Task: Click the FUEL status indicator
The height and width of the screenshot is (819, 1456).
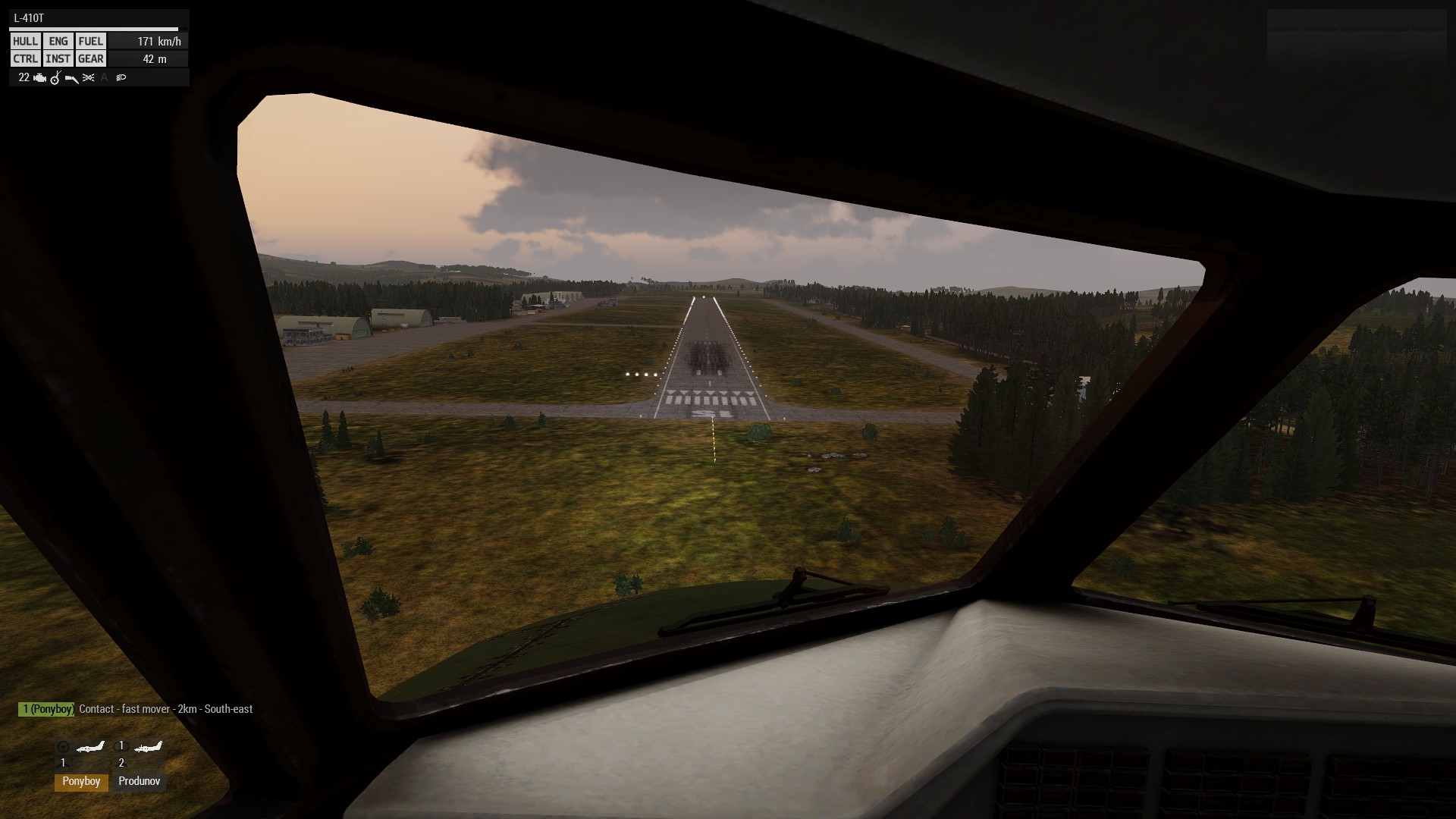Action: coord(91,42)
